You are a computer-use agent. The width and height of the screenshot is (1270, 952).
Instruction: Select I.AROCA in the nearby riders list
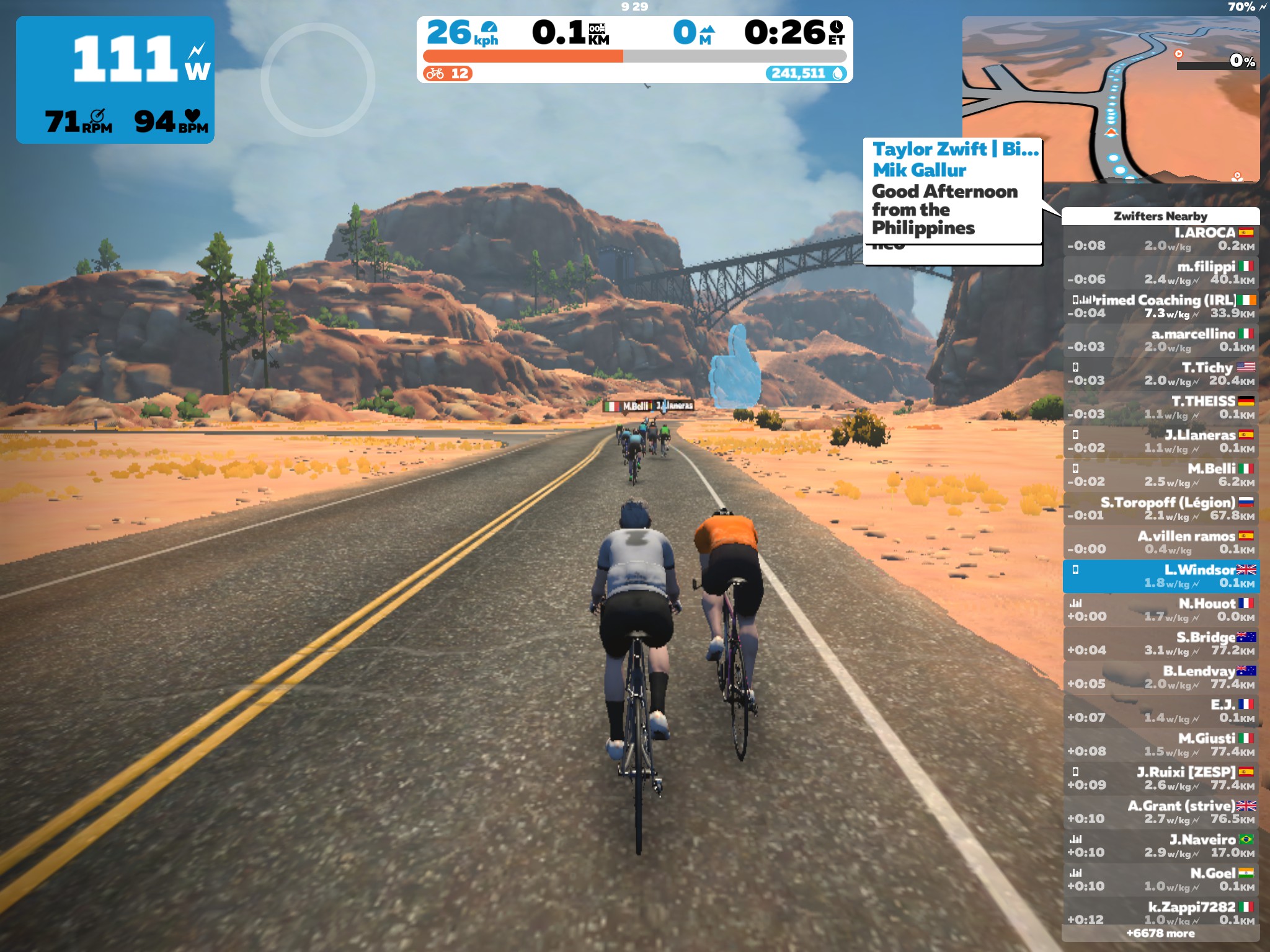(1160, 239)
